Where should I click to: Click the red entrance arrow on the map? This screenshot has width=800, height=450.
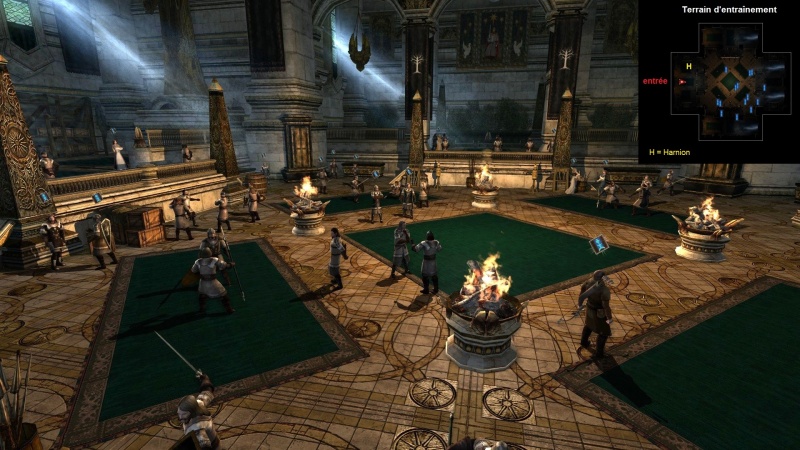682,82
